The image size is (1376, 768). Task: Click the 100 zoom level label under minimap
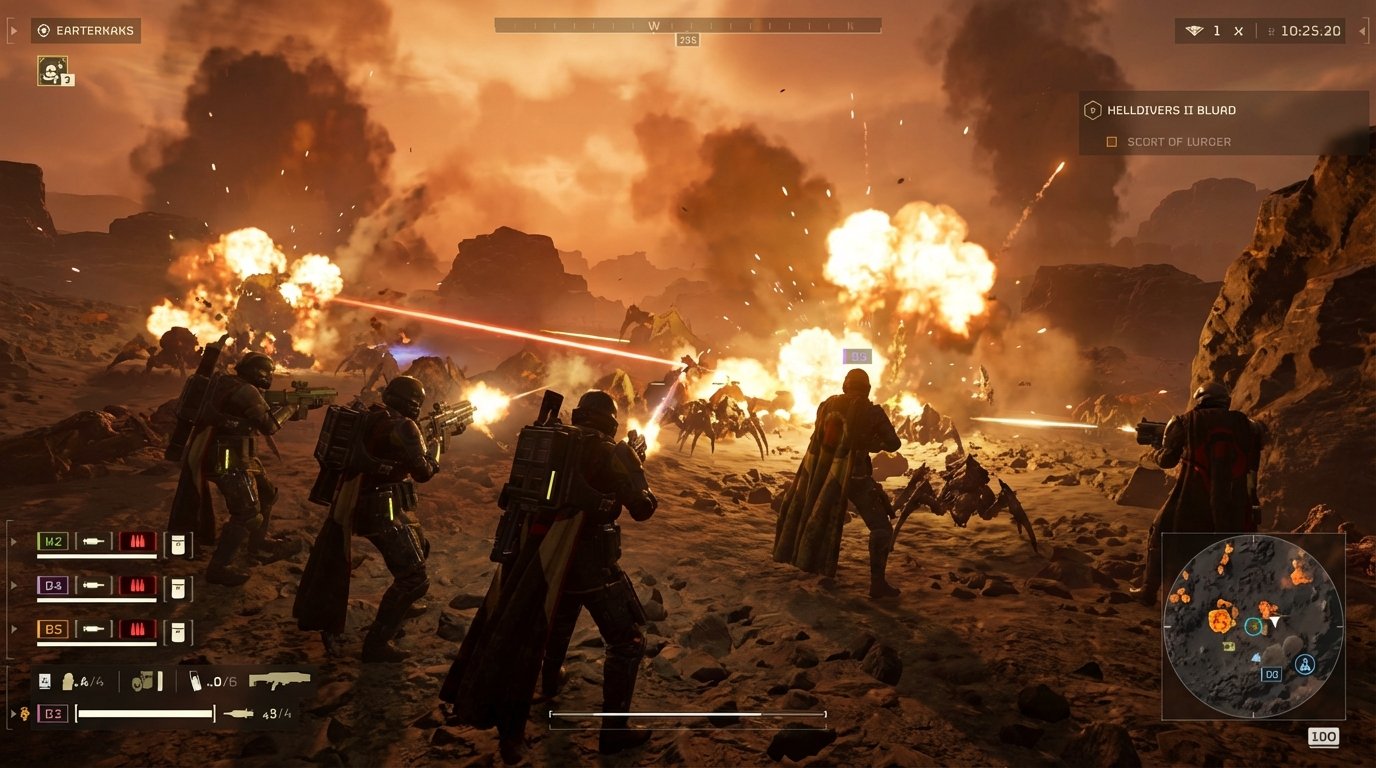(x=1323, y=737)
